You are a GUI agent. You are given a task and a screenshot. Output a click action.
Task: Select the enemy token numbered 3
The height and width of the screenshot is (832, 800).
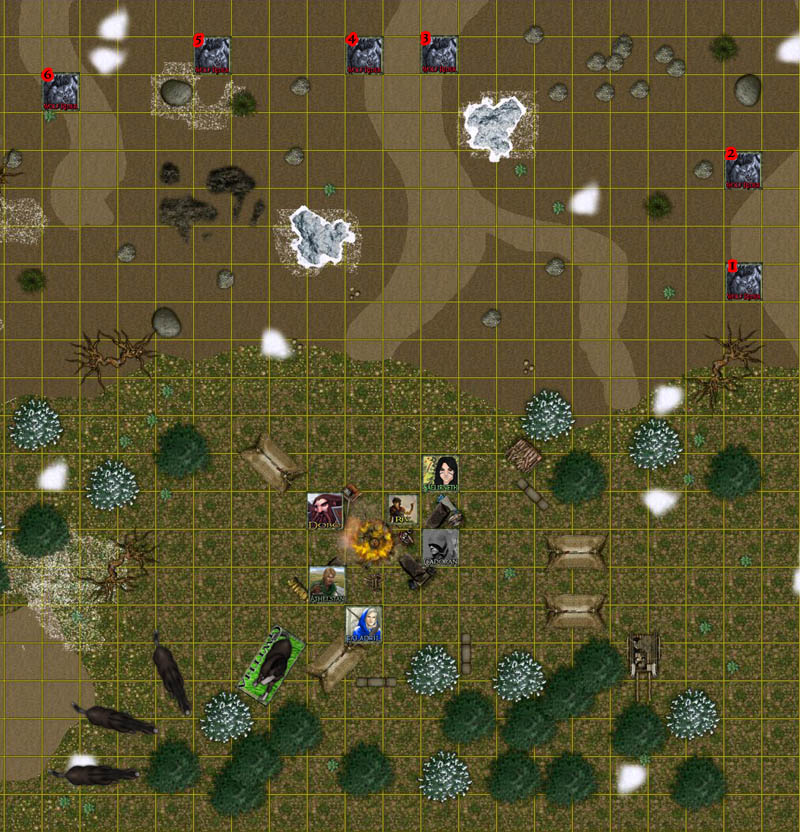coord(439,55)
